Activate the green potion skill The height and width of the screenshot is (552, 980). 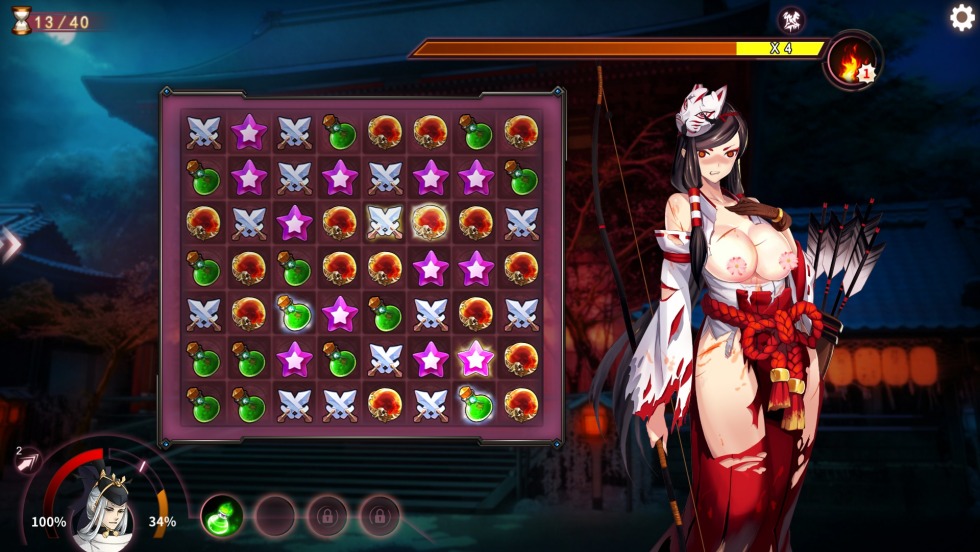point(221,516)
